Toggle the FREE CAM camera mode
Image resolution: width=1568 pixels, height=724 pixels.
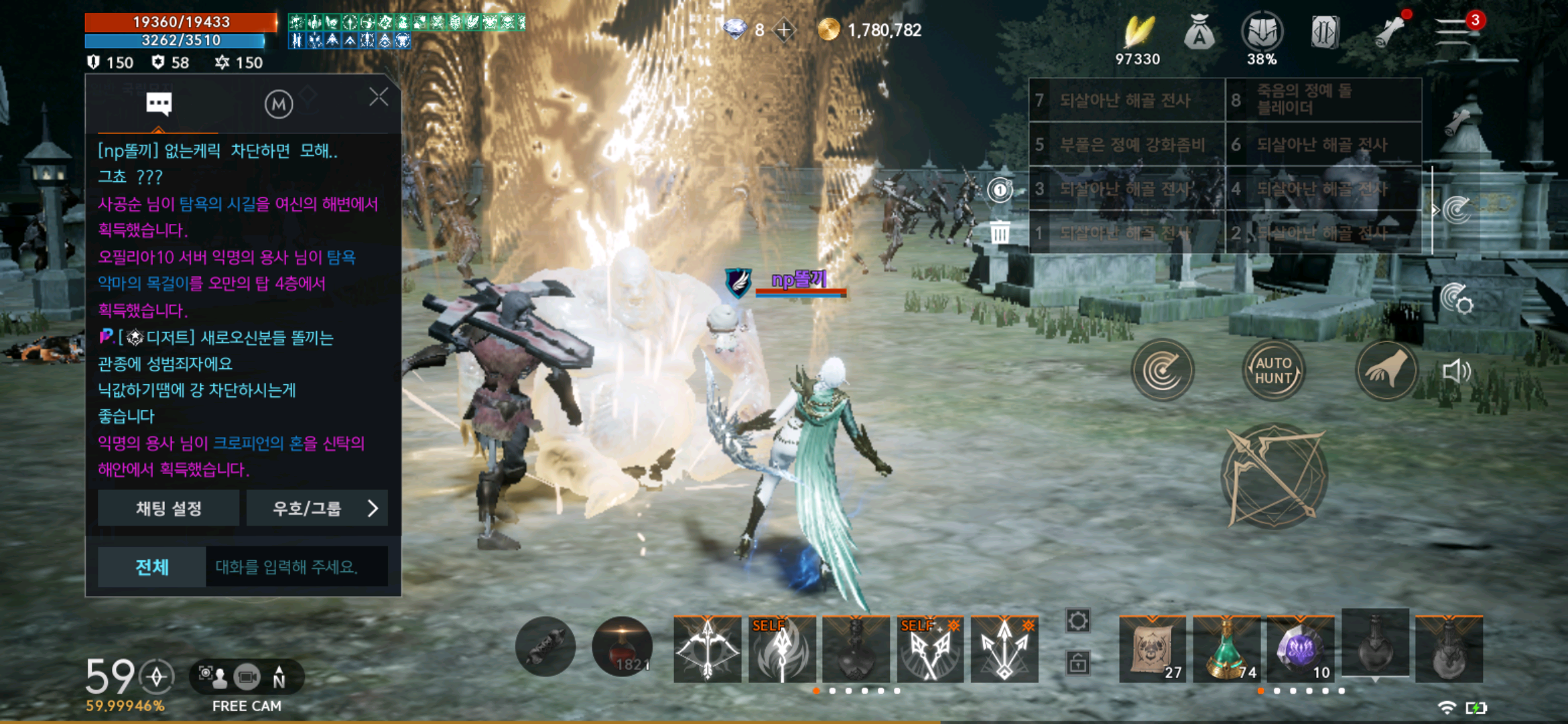point(247,678)
